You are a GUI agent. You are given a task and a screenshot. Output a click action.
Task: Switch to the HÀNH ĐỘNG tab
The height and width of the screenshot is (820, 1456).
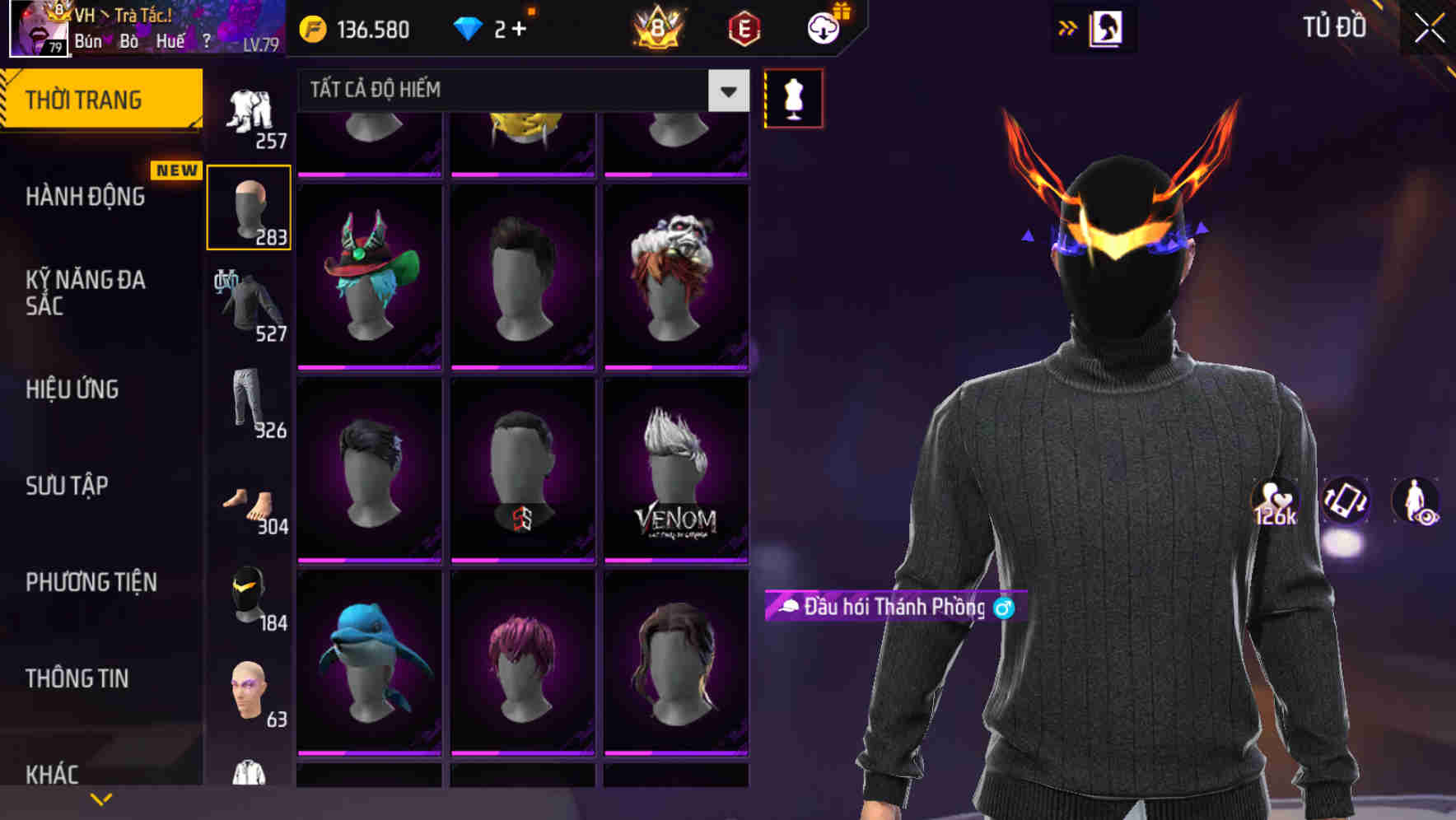[x=85, y=197]
